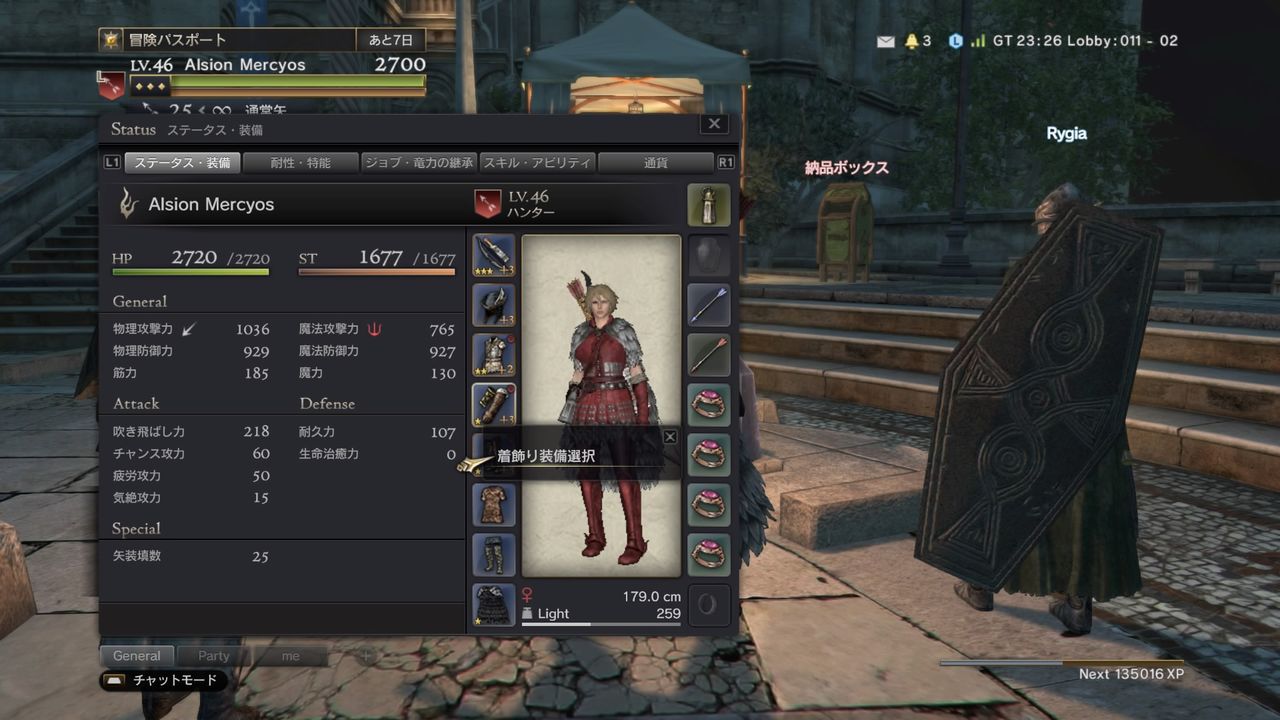The height and width of the screenshot is (720, 1280).
Task: Select the +2 body armor slot
Action: [x=493, y=354]
